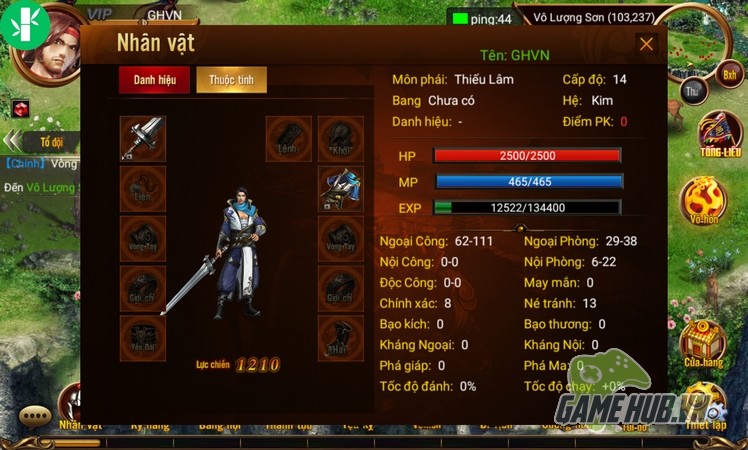The image size is (748, 450).
Task: Select the Hài boots slot
Action: [340, 338]
